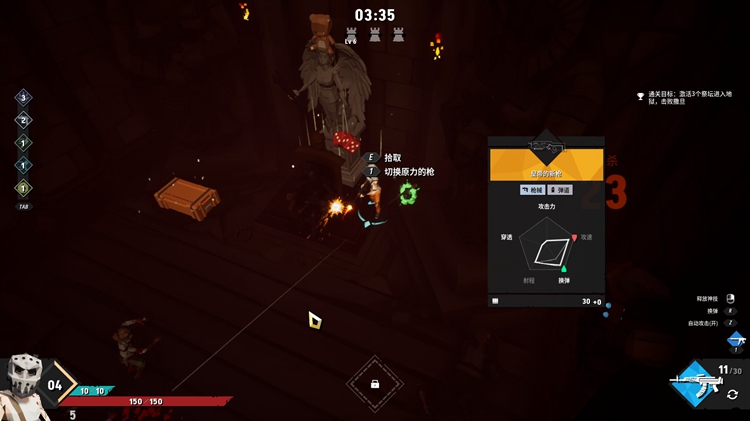
Task: Click the reload arrows icon
Action: [x=733, y=395]
